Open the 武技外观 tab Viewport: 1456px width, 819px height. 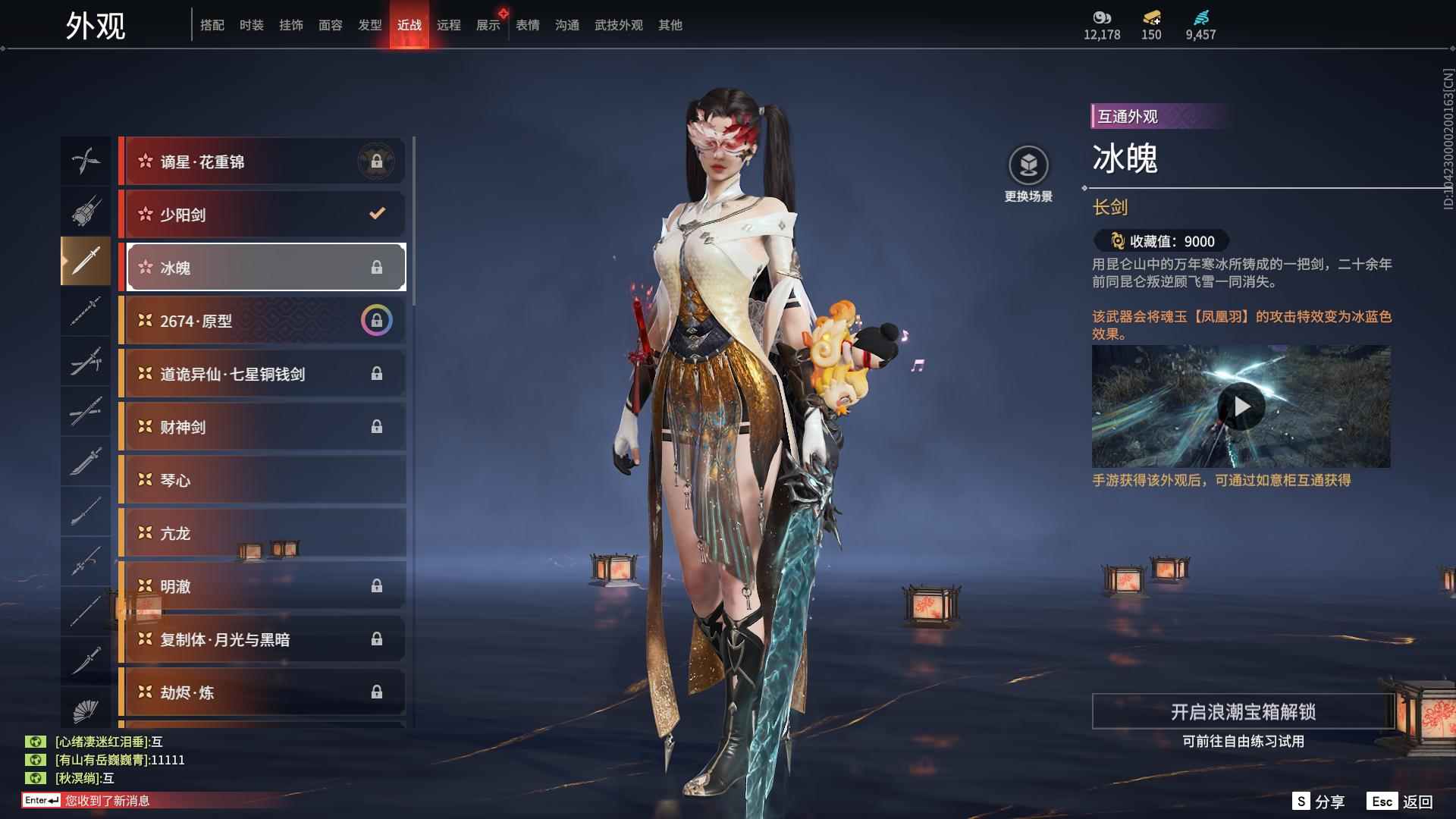618,26
